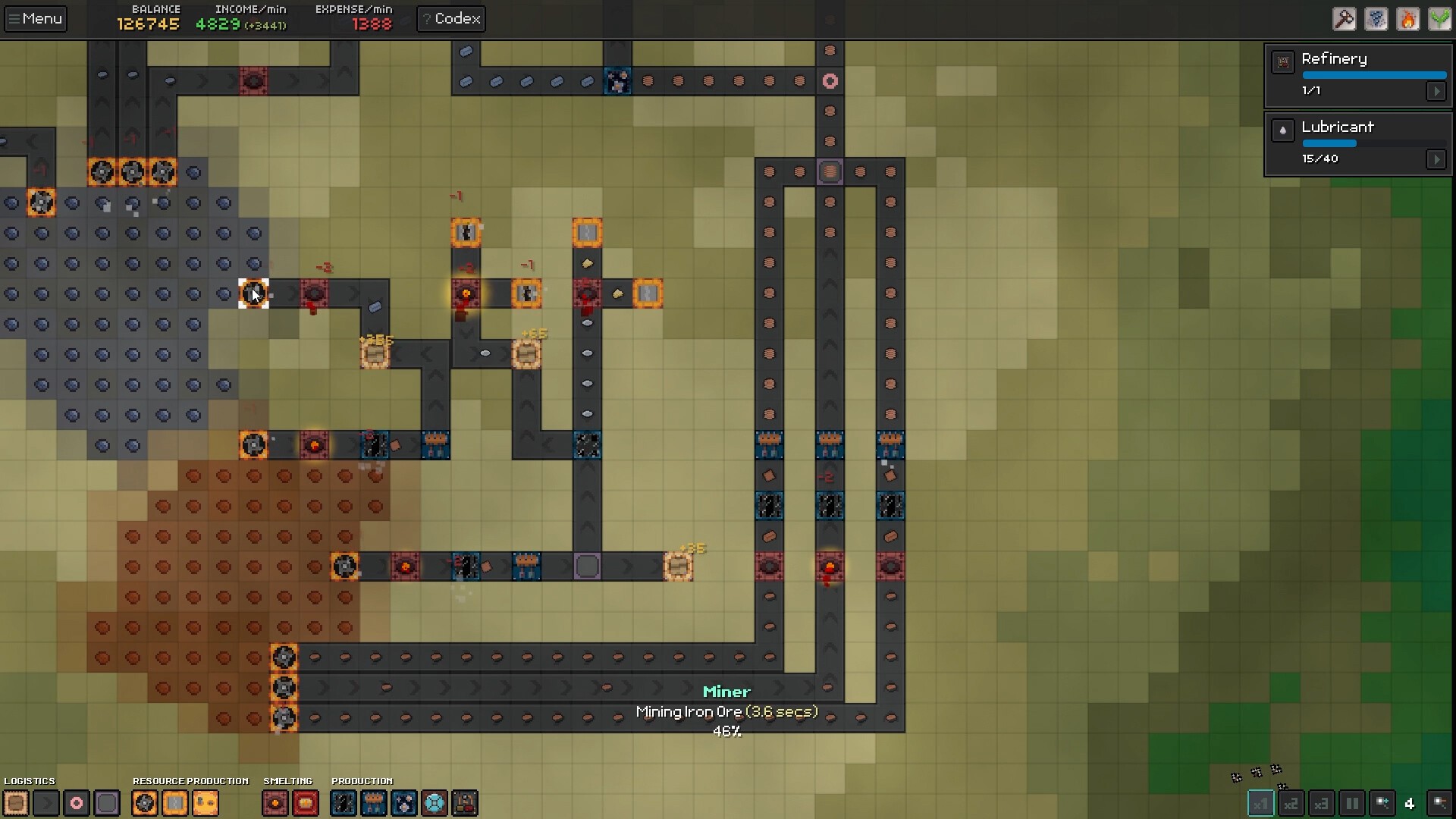Image resolution: width=1456 pixels, height=819 pixels.
Task: Expand the Lubricant objective arrow
Action: click(x=1436, y=159)
